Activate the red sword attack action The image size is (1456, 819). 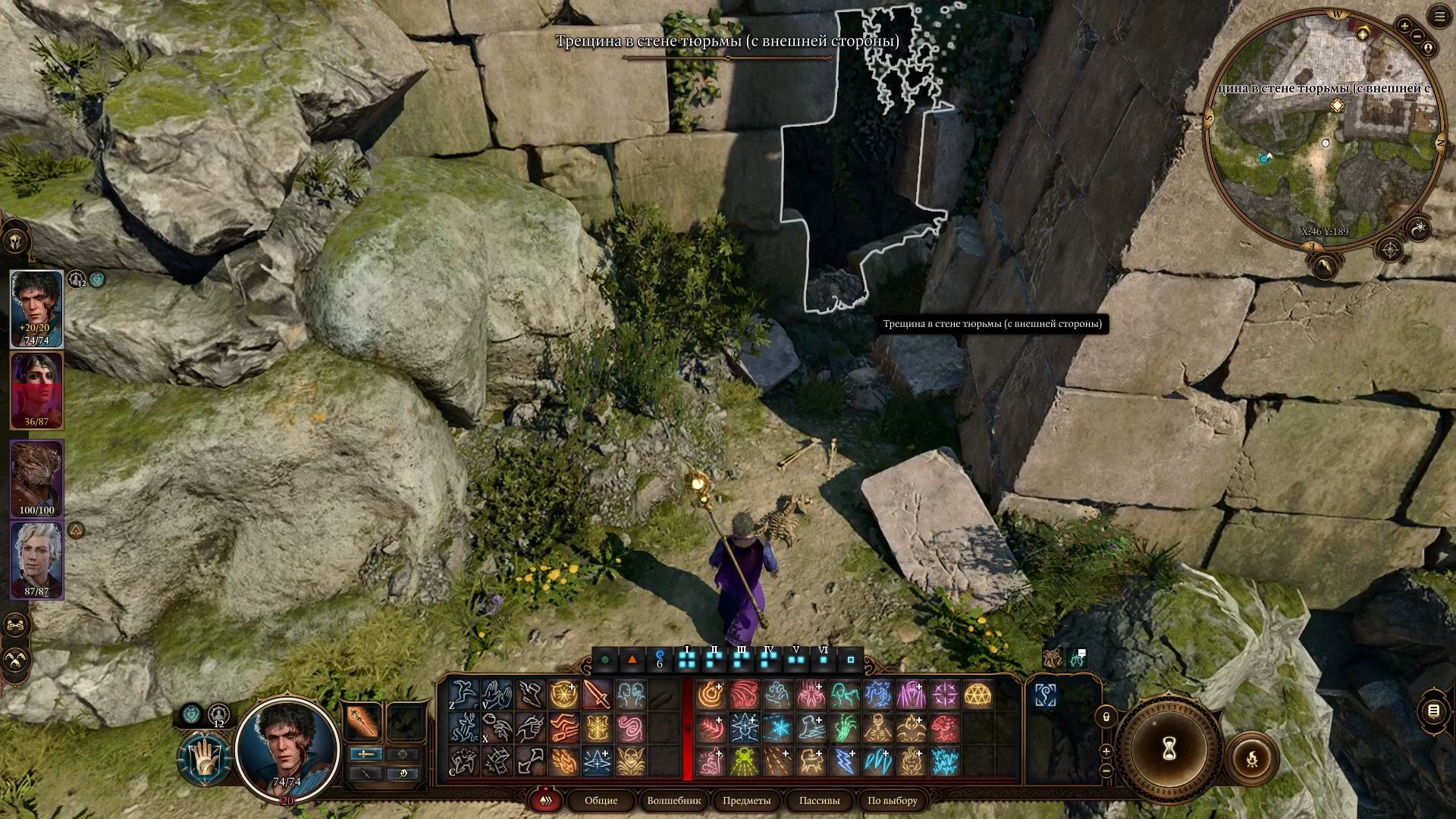click(x=597, y=695)
